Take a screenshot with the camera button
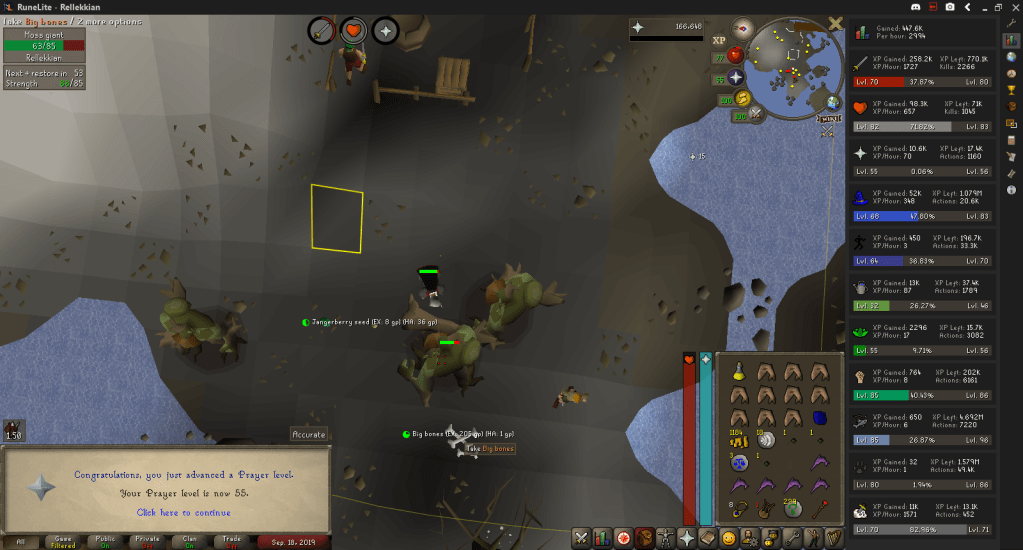The height and width of the screenshot is (550, 1023). tap(949, 7)
